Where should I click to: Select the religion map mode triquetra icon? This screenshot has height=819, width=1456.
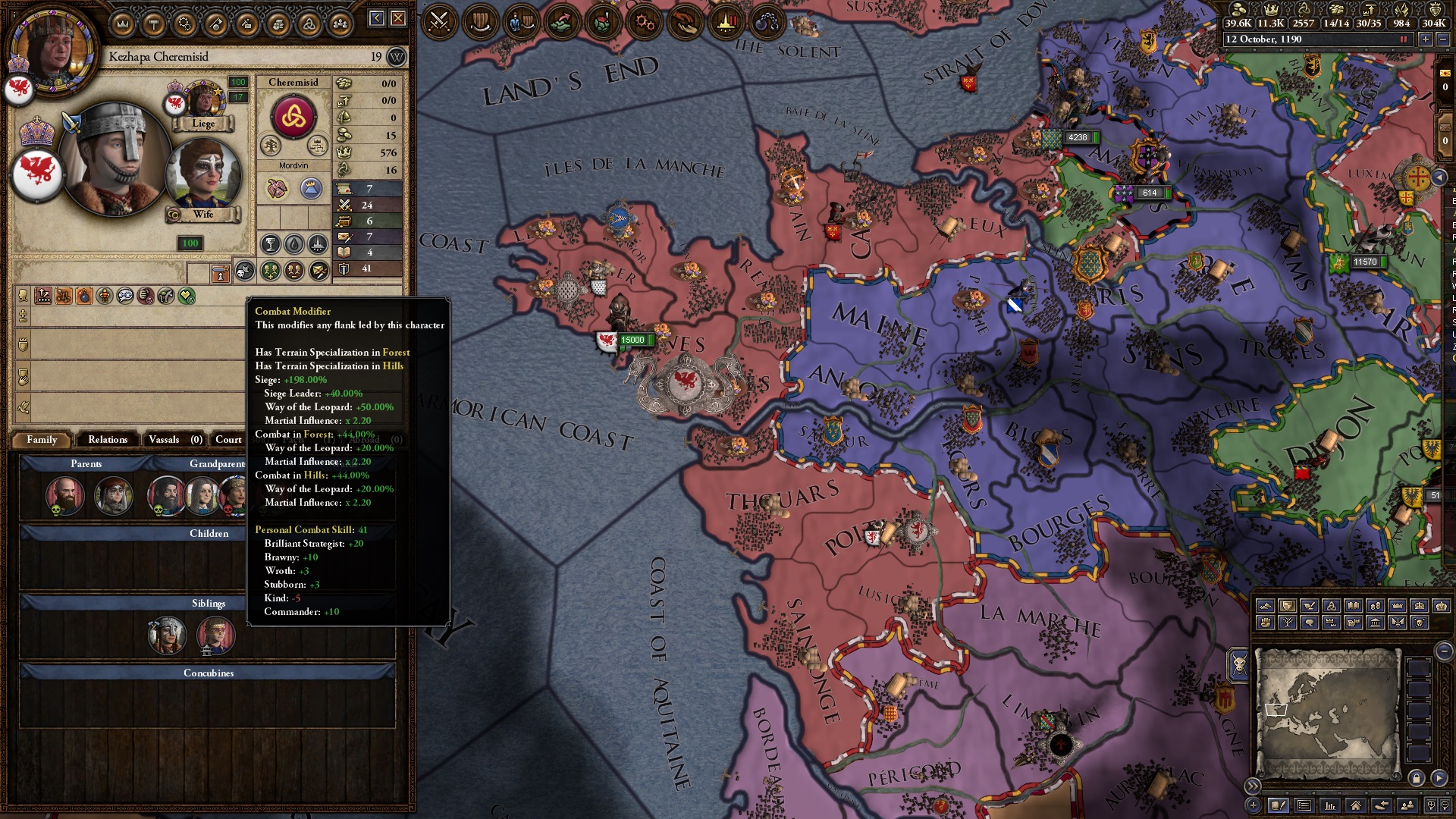coord(1332,605)
